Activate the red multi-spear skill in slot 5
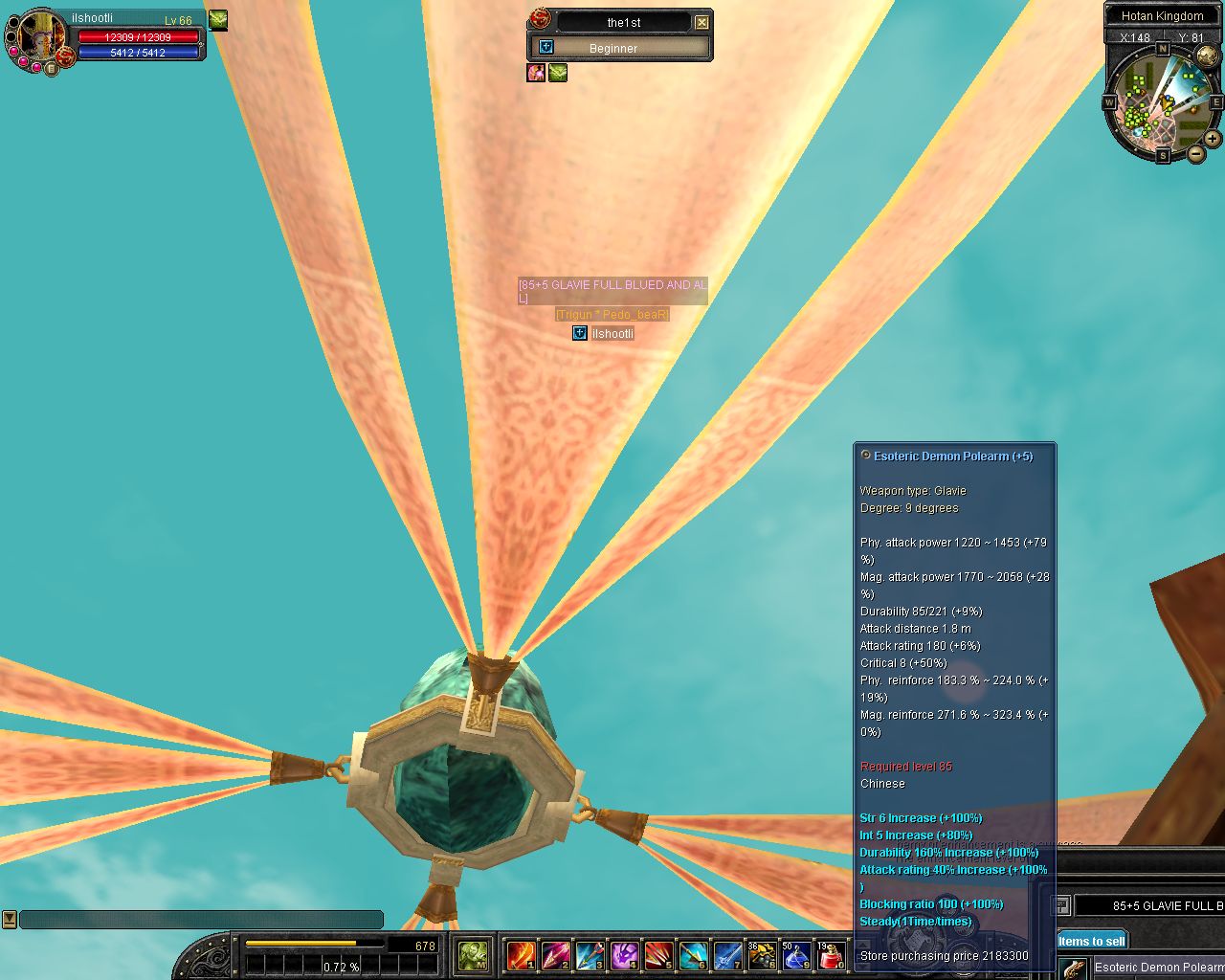This screenshot has height=980, width=1225. click(x=658, y=955)
